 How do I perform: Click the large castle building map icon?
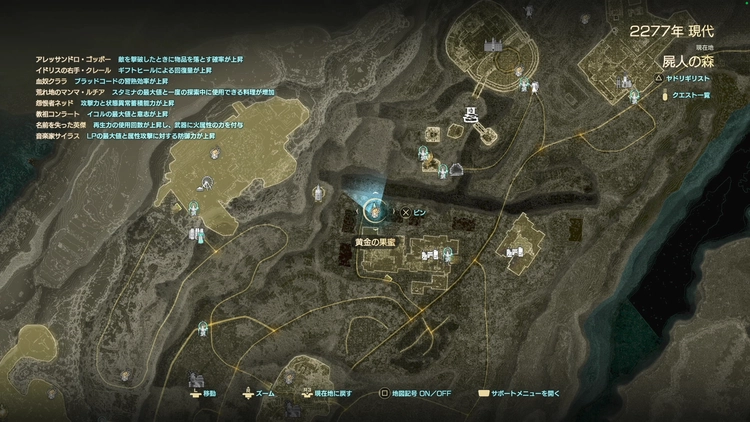pyautogui.click(x=493, y=45)
